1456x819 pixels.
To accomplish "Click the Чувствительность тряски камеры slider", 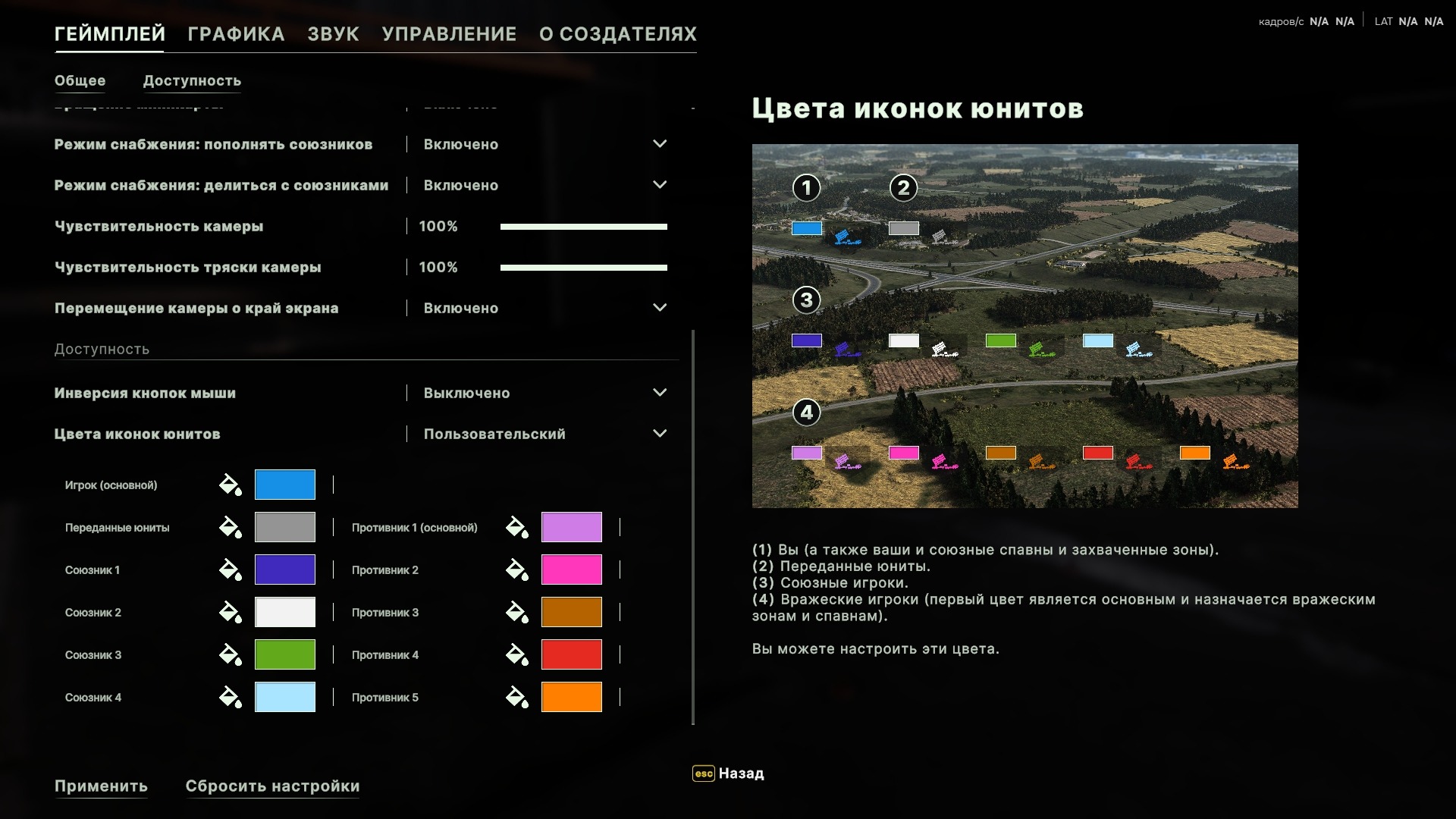I will click(583, 267).
